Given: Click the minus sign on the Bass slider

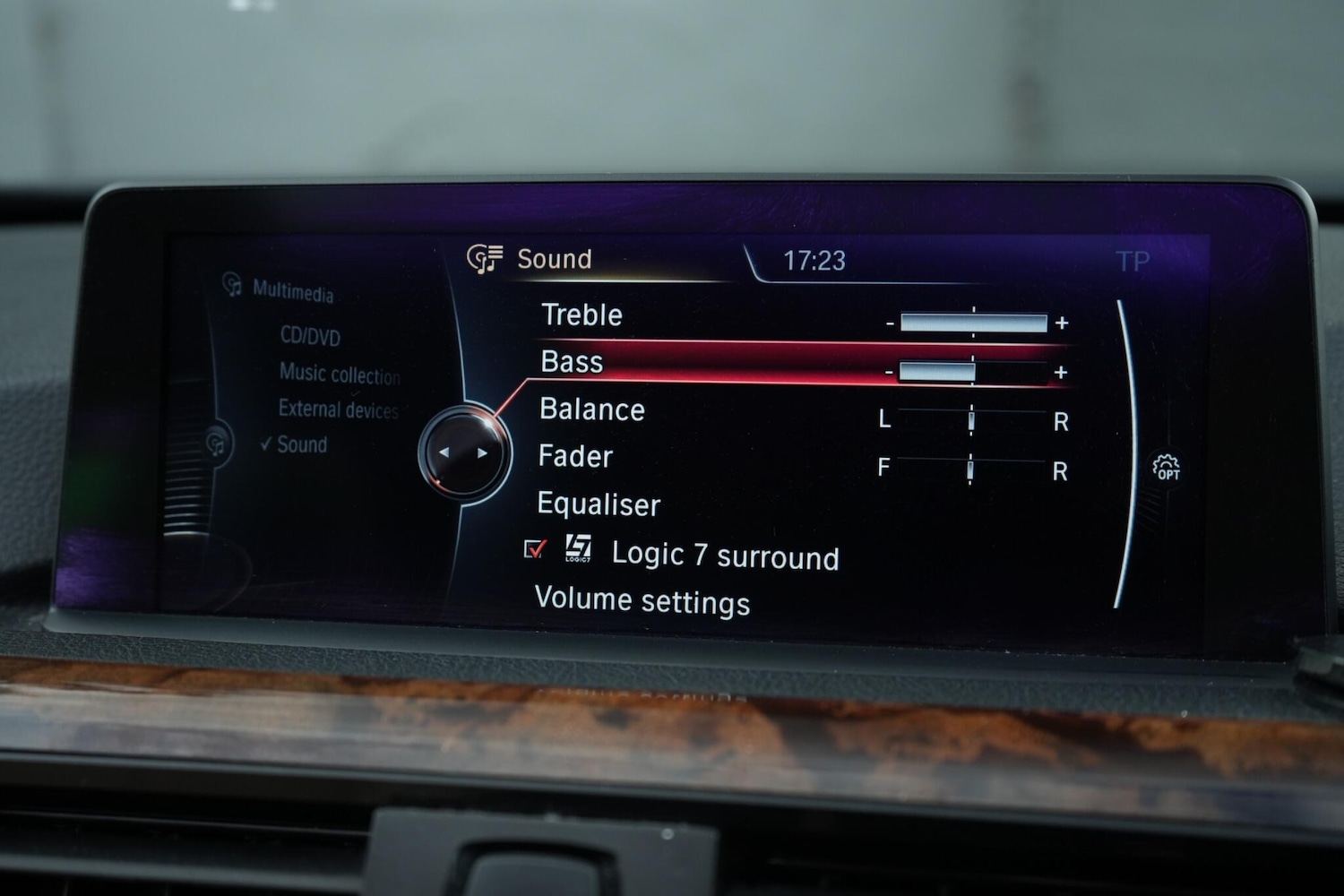Looking at the screenshot, I should 888,370.
